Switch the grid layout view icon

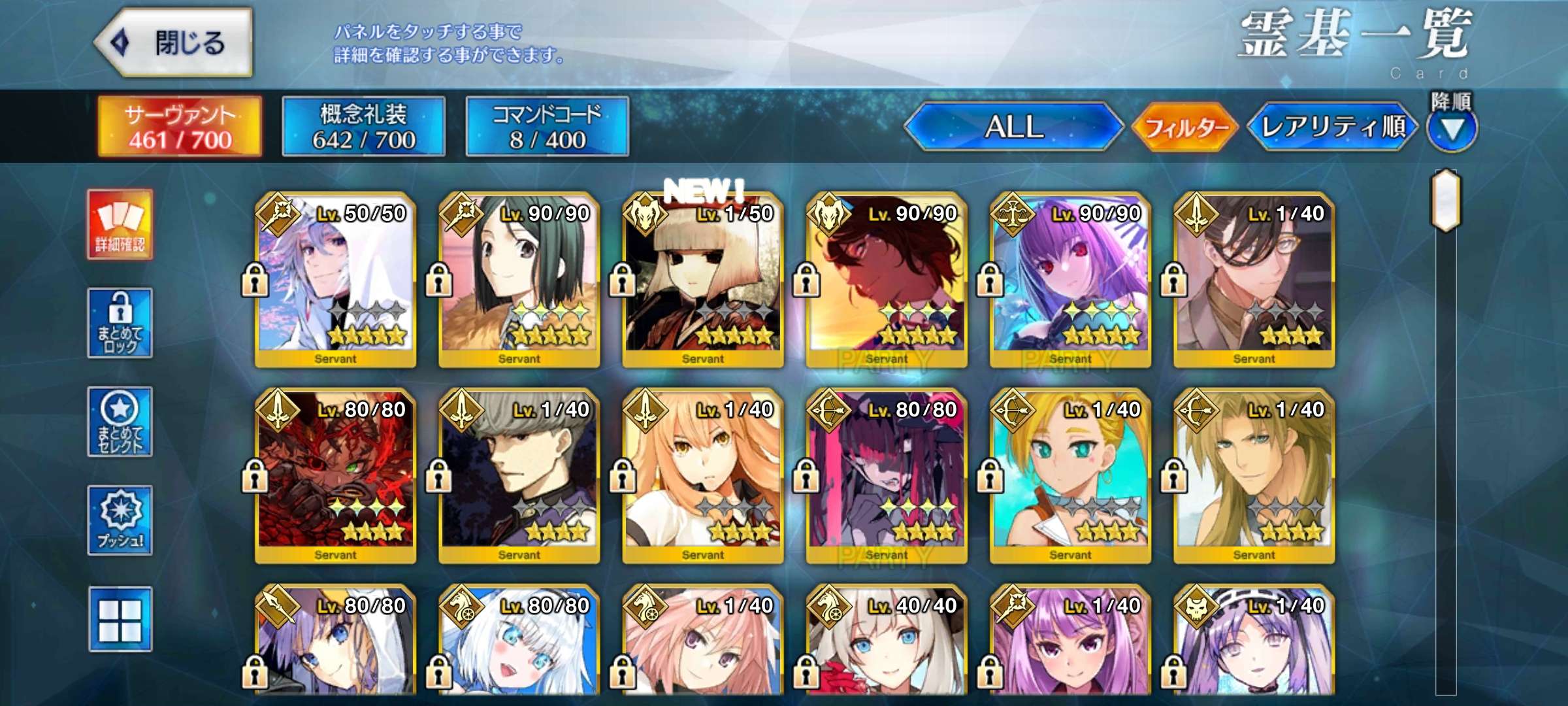coord(120,619)
